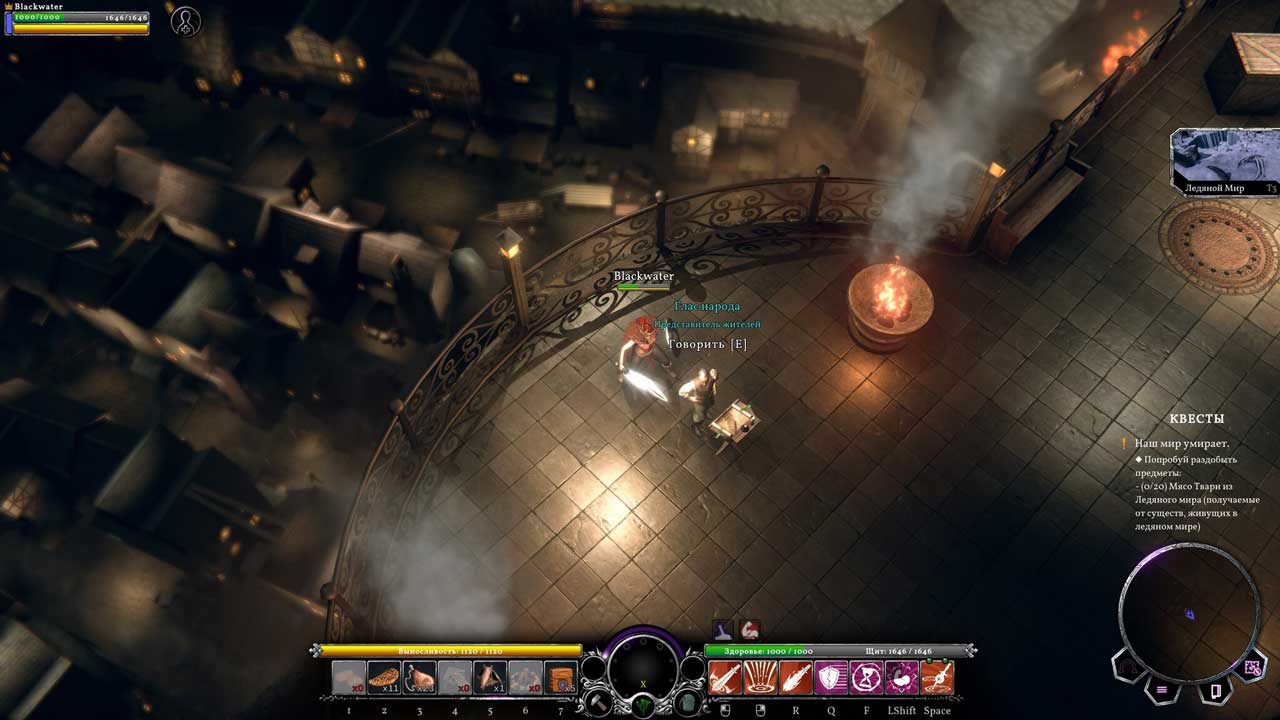Viewport: 1280px width, 720px height.
Task: Activate the sword slash ability
Action: click(725, 678)
